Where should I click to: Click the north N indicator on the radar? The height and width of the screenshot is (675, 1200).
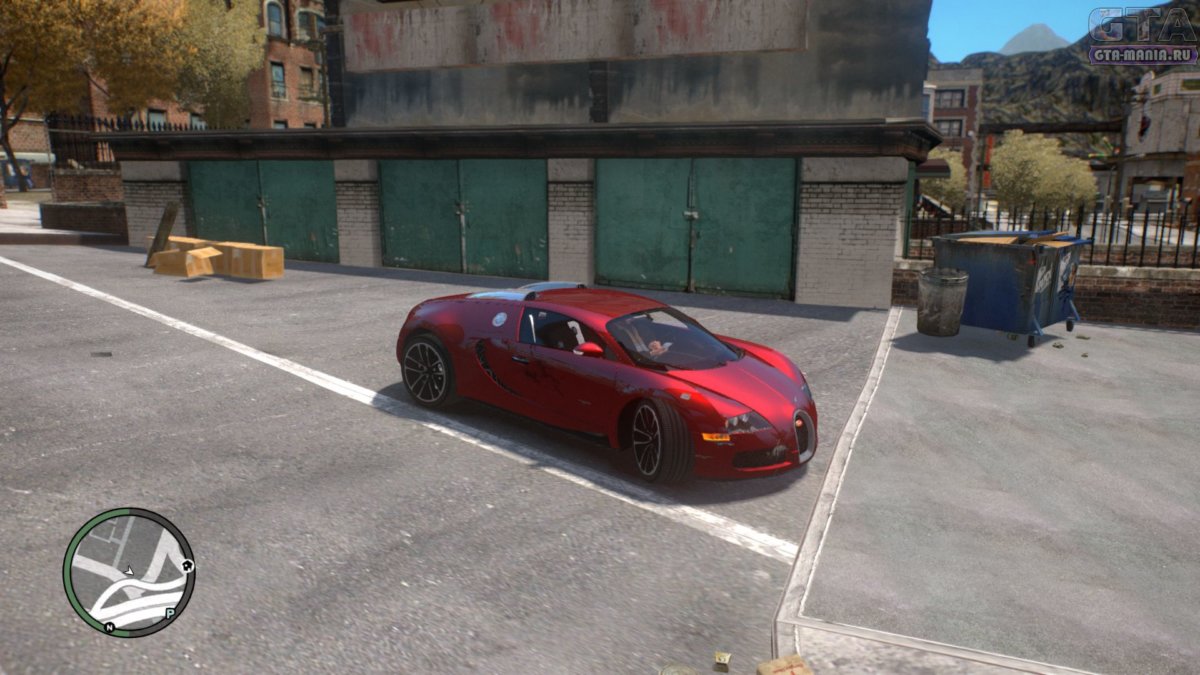(x=109, y=627)
